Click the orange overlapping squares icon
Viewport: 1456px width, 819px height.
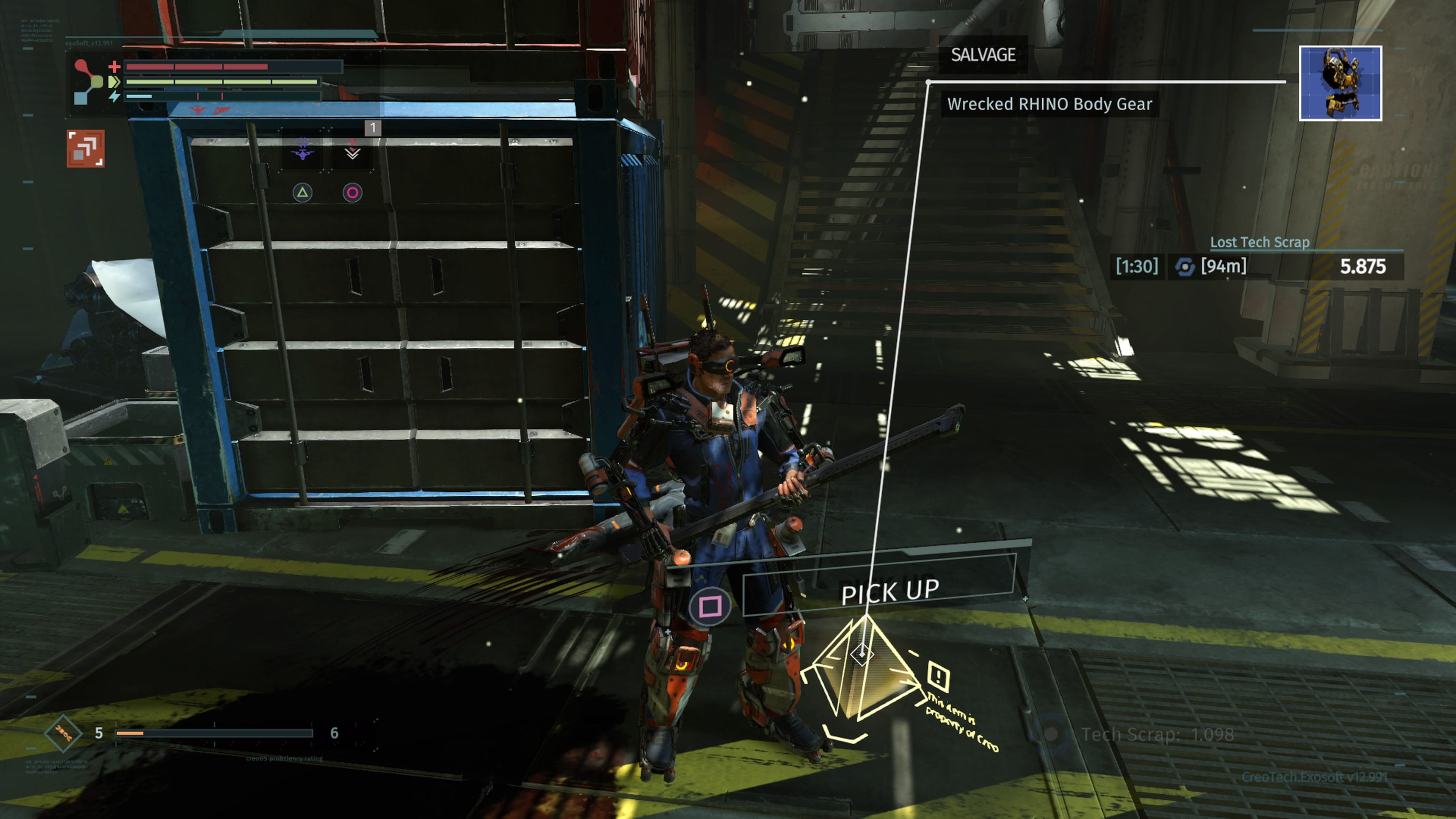point(85,149)
